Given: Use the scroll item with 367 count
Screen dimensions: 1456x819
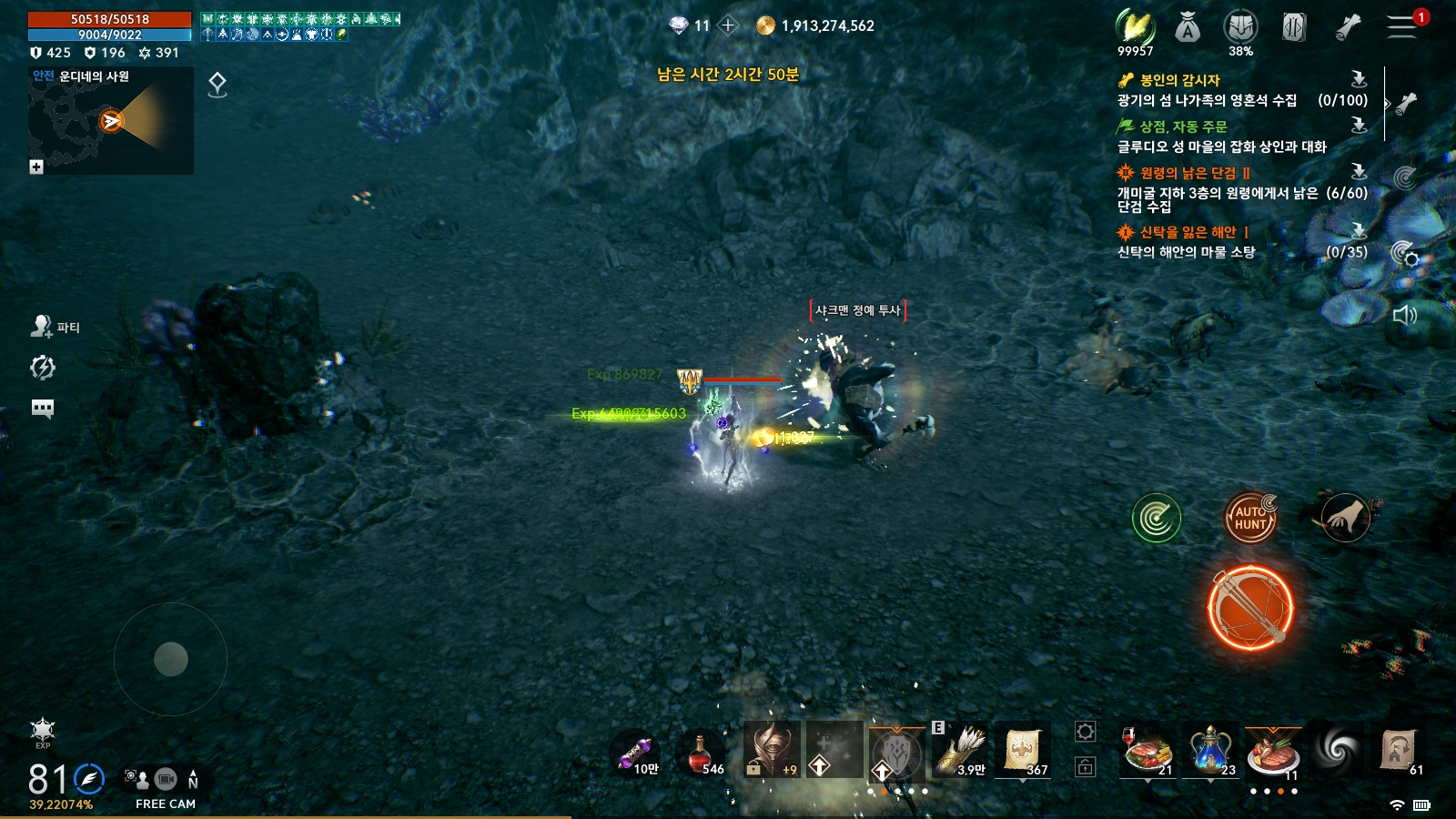Looking at the screenshot, I should pos(1023,752).
